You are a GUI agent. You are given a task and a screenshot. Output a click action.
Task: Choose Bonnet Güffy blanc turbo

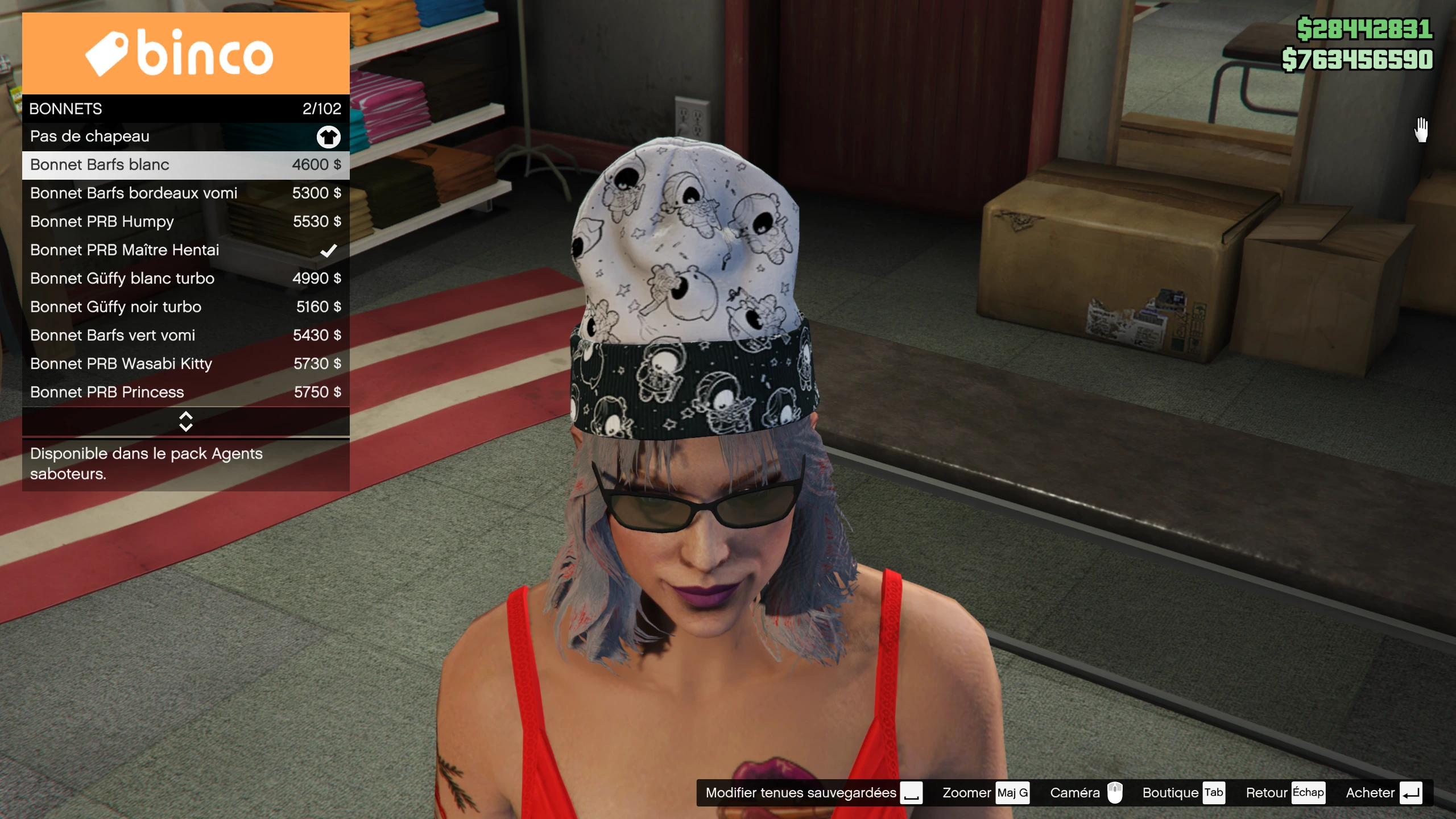tap(185, 279)
